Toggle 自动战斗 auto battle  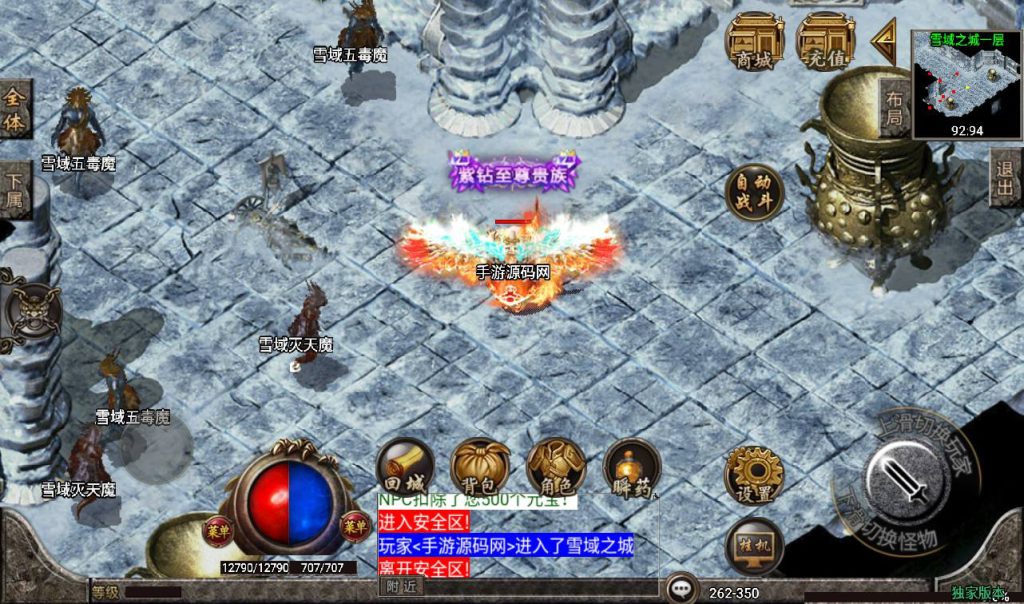pyautogui.click(x=754, y=193)
